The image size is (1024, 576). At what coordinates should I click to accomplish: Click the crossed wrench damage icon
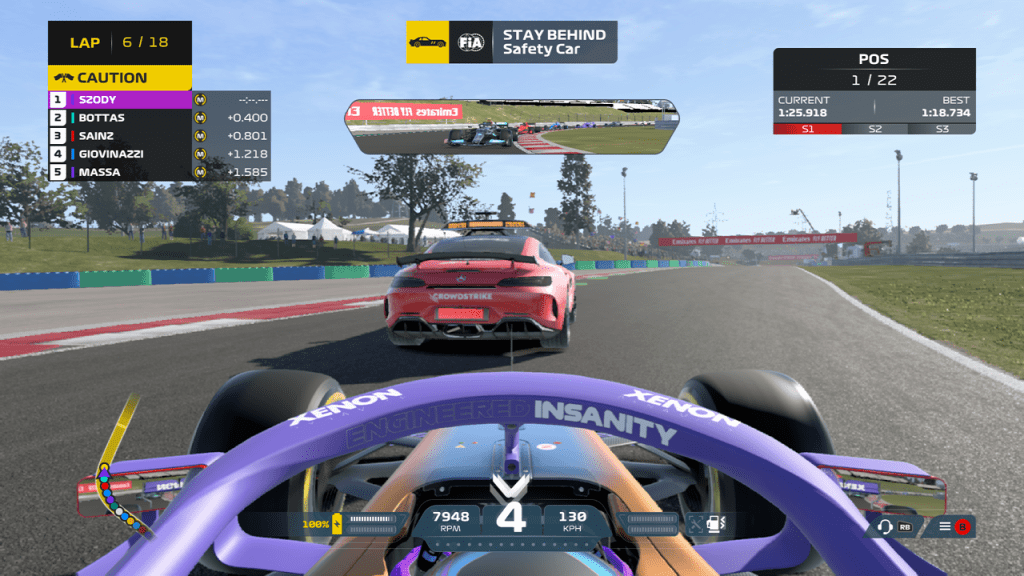tap(695, 521)
